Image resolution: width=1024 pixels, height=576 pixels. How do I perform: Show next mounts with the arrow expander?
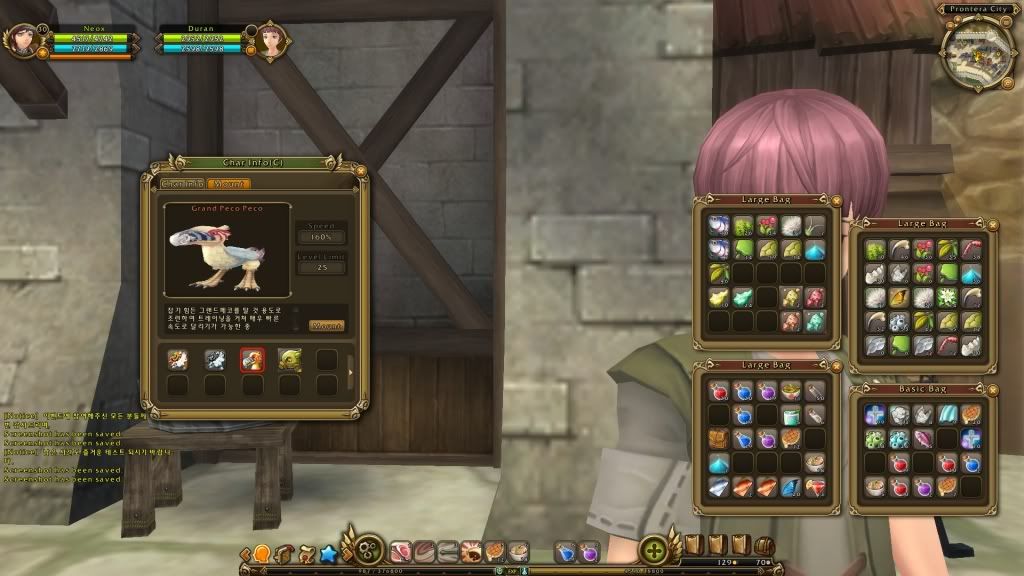pos(349,373)
